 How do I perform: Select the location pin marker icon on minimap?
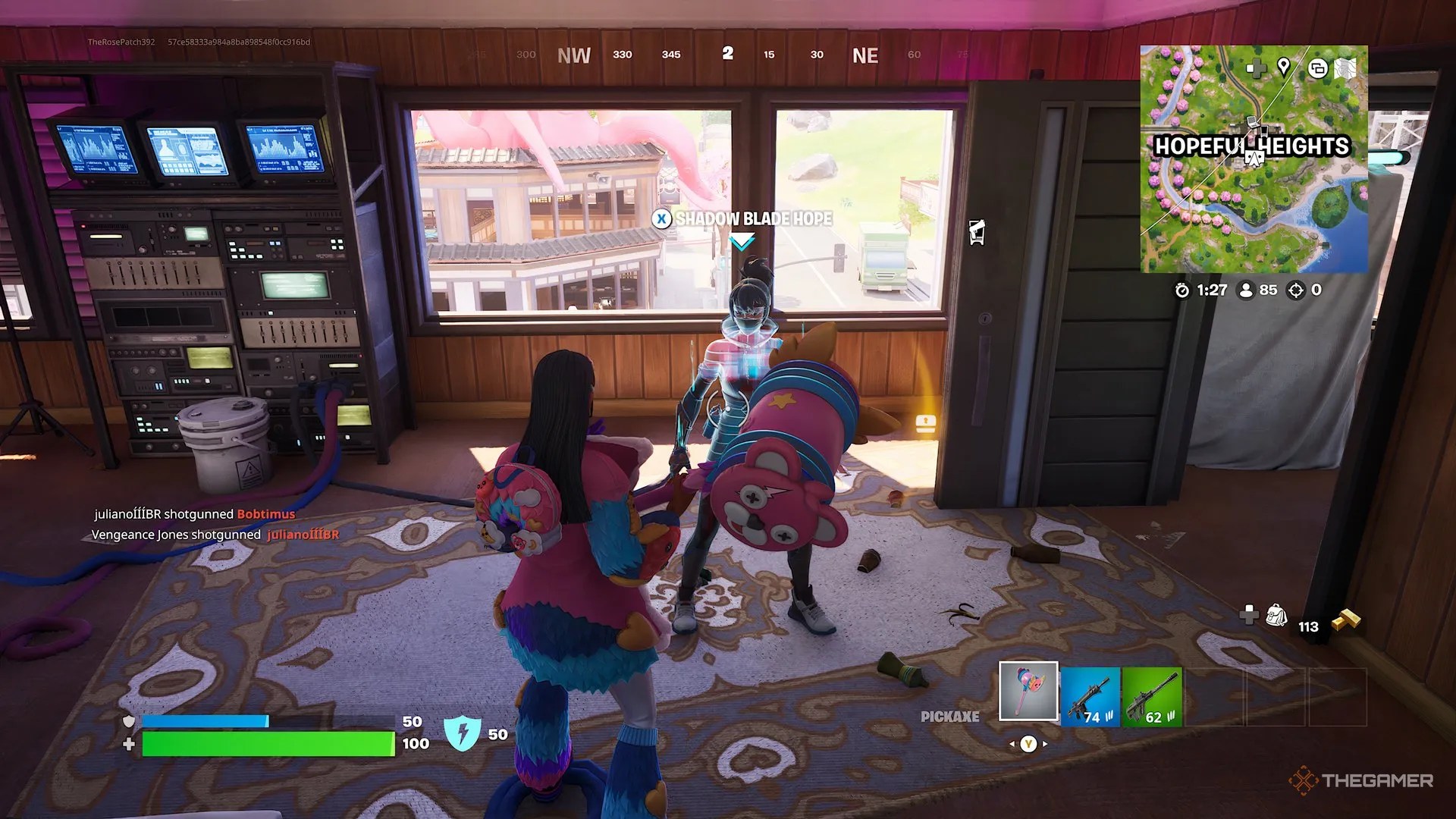point(1284,67)
